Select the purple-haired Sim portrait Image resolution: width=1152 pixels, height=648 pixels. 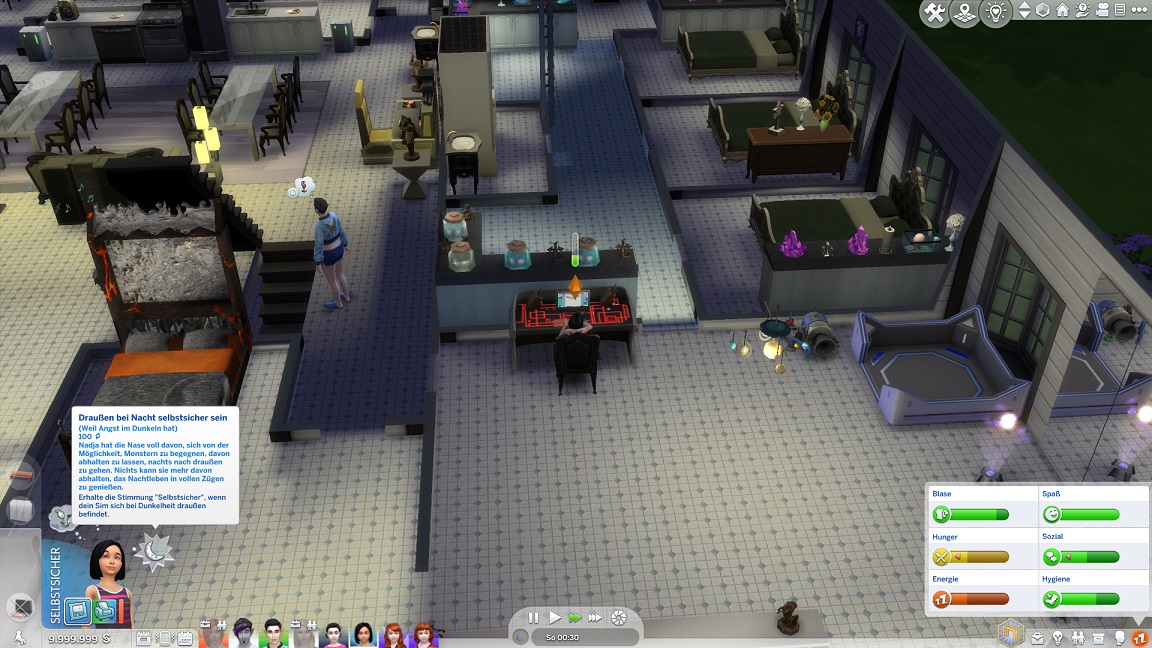click(243, 635)
